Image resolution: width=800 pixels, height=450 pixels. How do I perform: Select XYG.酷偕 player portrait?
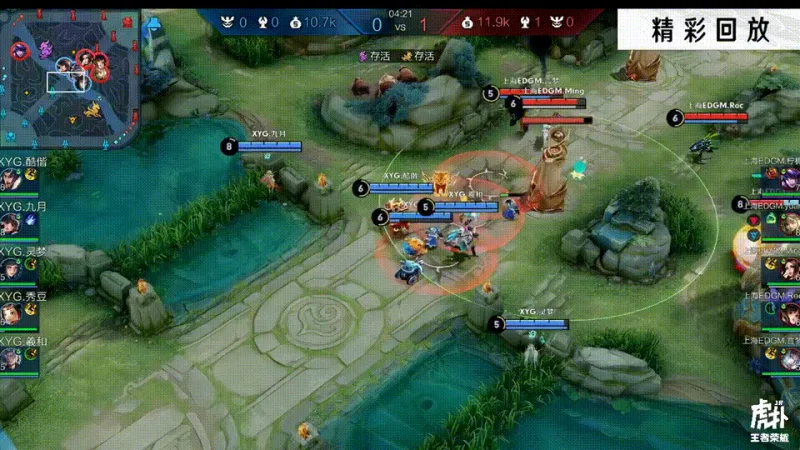tap(12, 181)
